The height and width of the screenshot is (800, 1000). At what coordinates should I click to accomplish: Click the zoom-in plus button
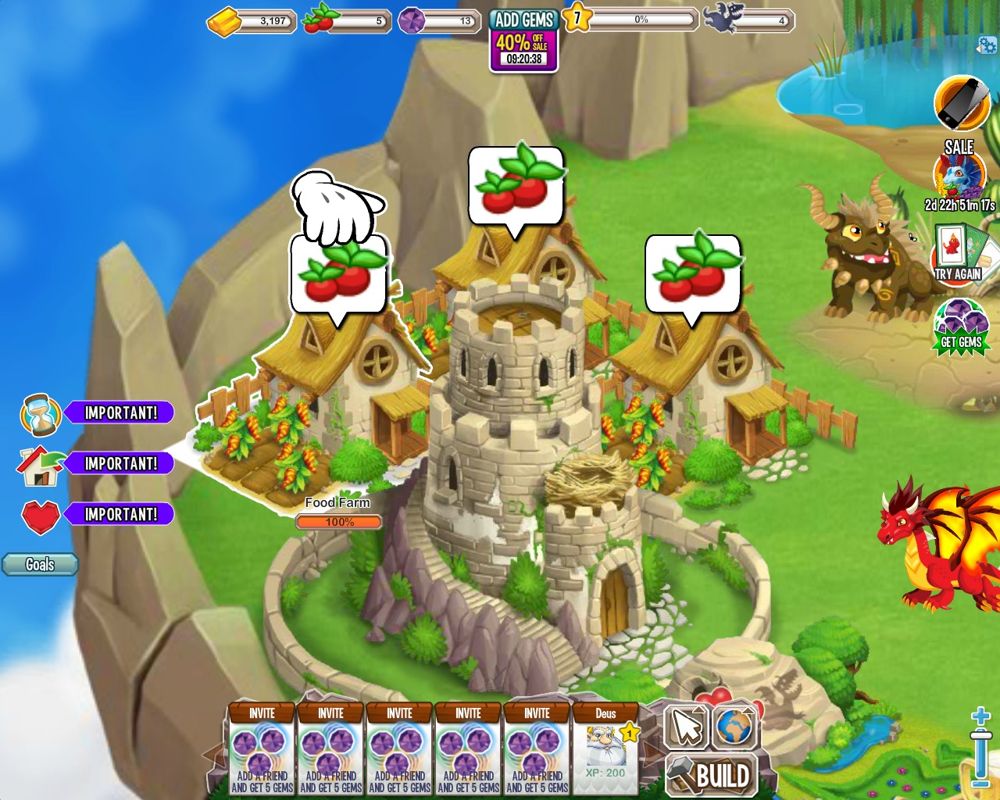coord(982,718)
